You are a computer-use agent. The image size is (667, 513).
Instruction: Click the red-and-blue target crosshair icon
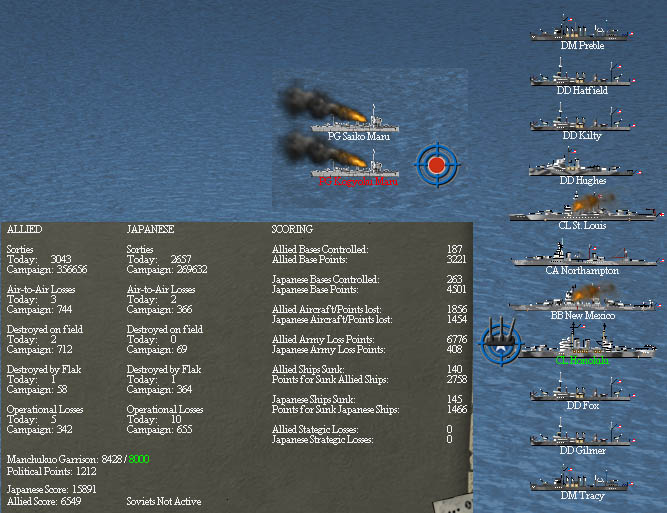click(x=436, y=165)
